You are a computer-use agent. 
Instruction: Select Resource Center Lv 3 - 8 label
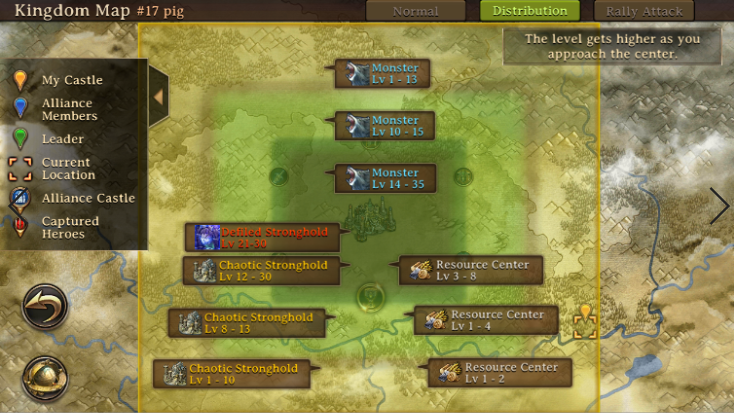pyautogui.click(x=471, y=270)
